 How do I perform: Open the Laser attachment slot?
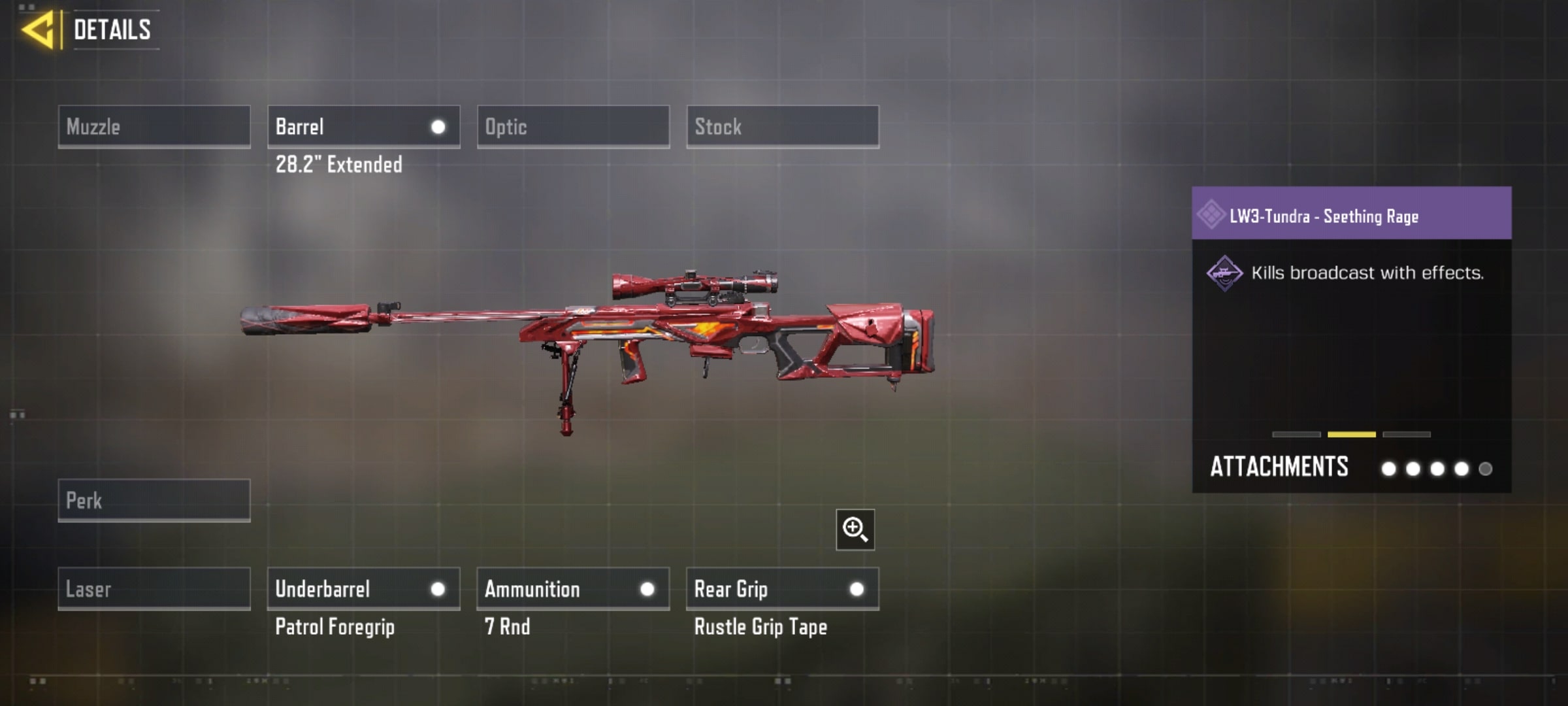pyautogui.click(x=154, y=589)
